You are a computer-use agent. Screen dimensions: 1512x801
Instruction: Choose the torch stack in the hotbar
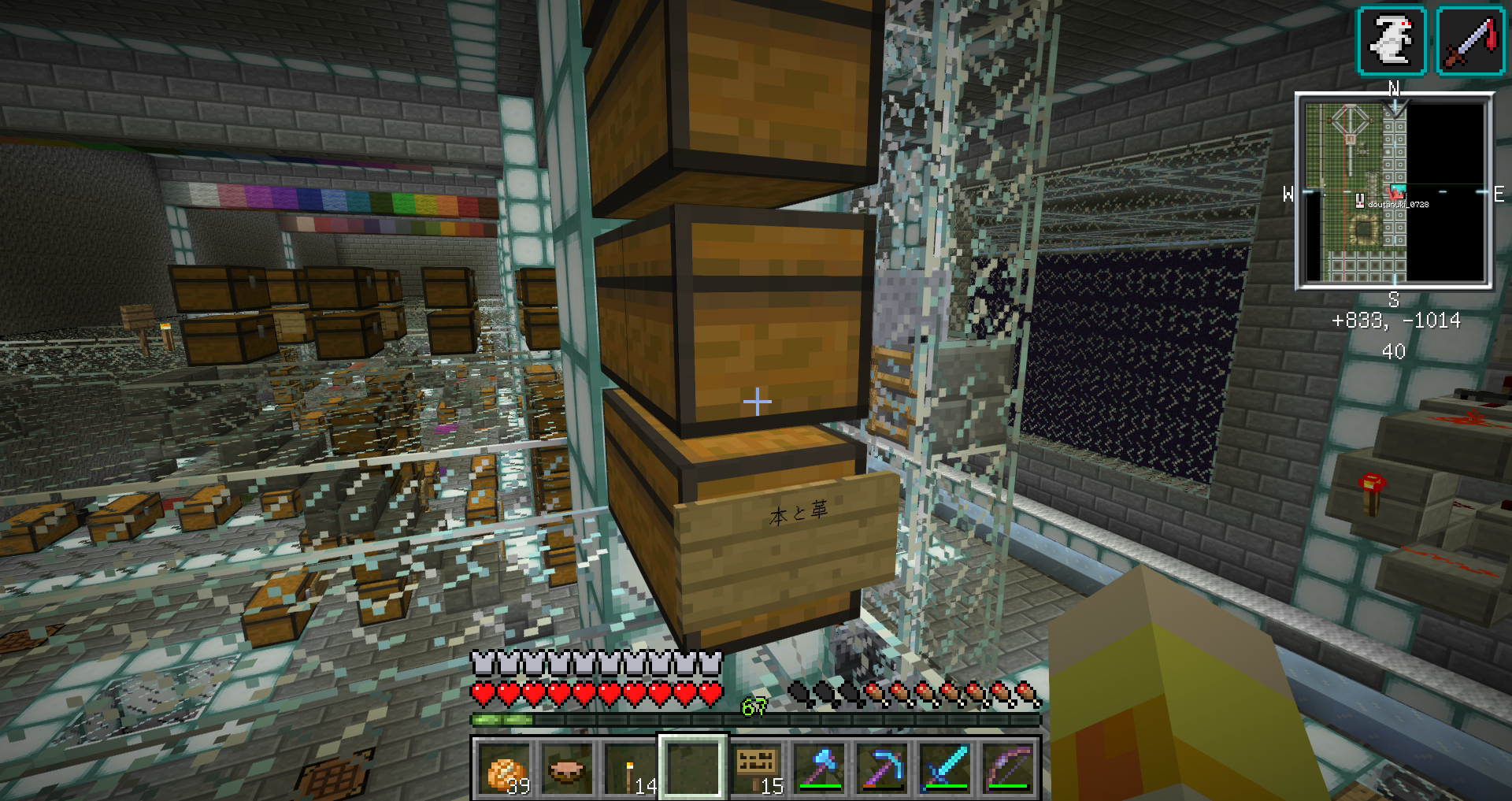(629, 768)
